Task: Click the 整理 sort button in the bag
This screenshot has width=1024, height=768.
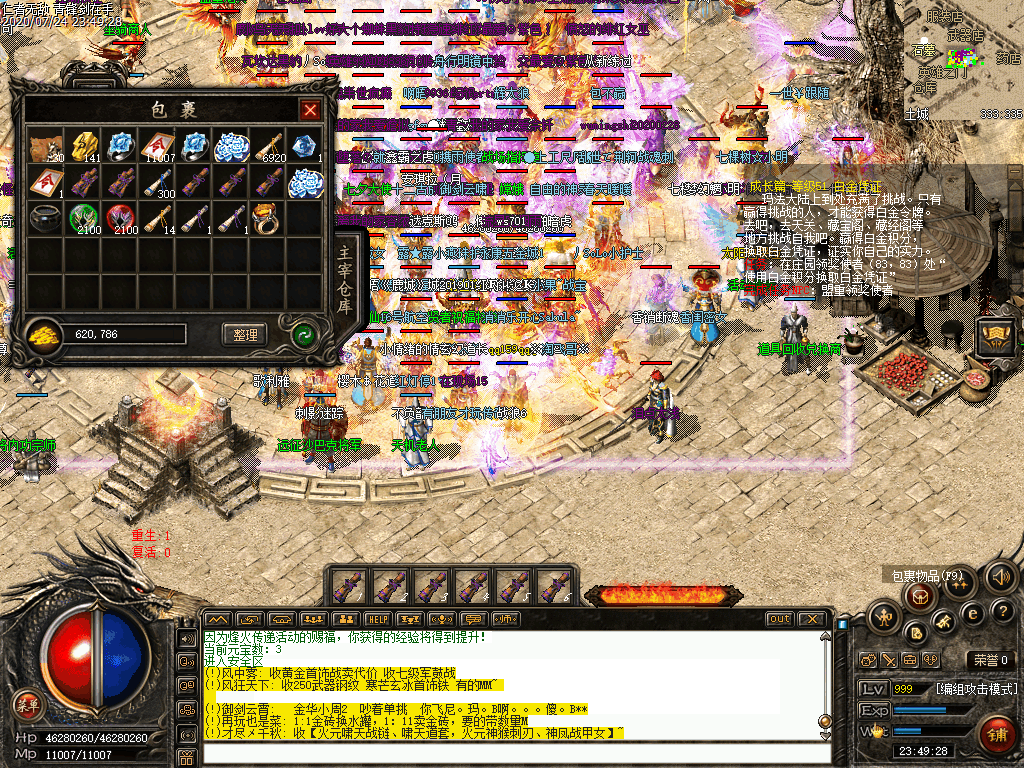Action: click(244, 334)
